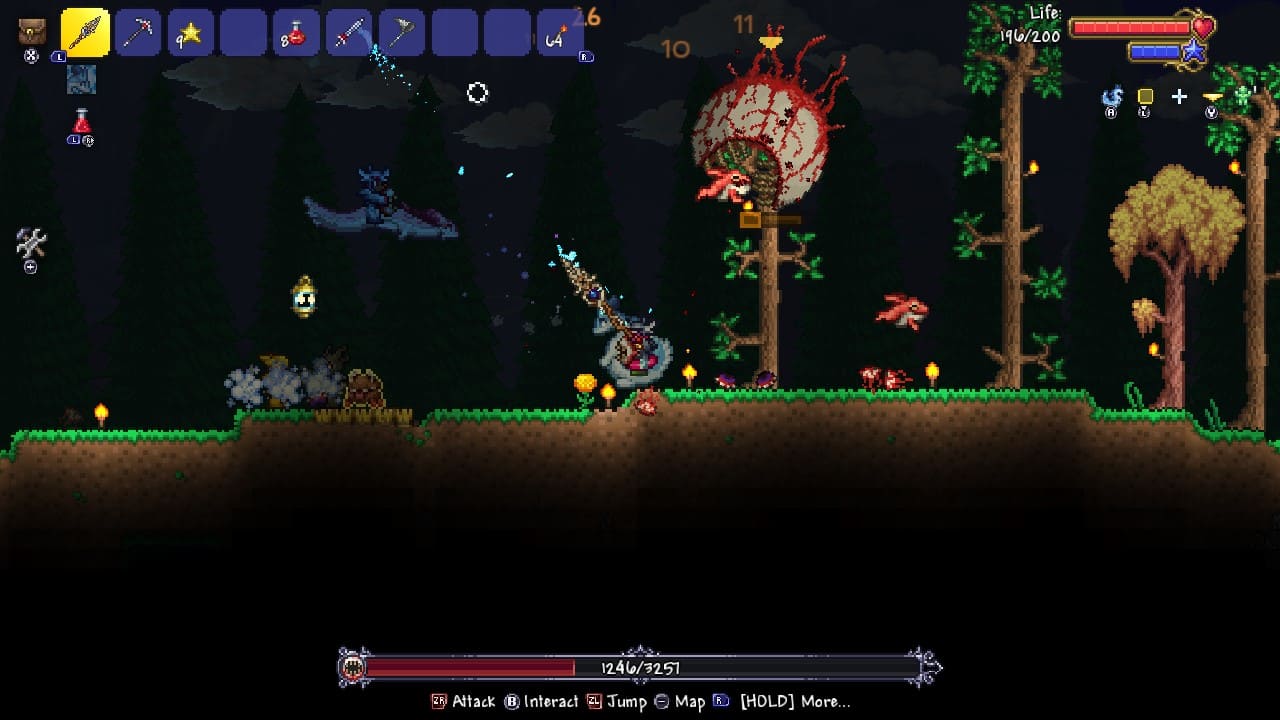Toggle smart cursor via the crosshair icon
Image resolution: width=1280 pixels, height=720 pixels.
pos(1179,96)
